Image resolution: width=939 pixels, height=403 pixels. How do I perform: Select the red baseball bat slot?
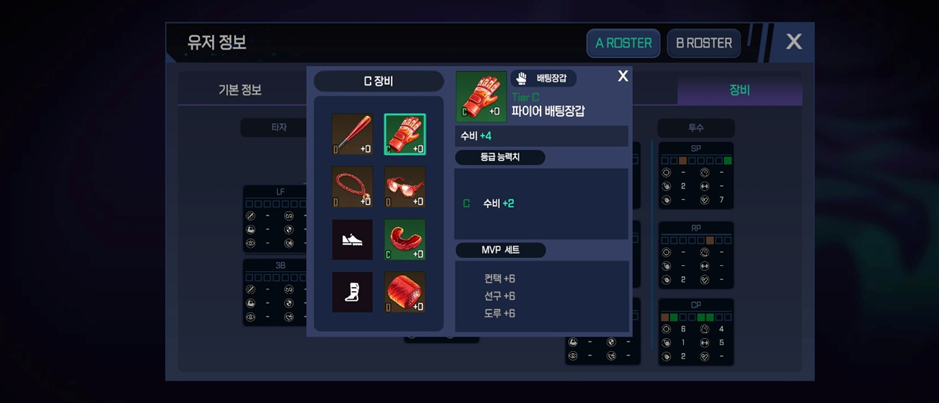[x=352, y=135]
